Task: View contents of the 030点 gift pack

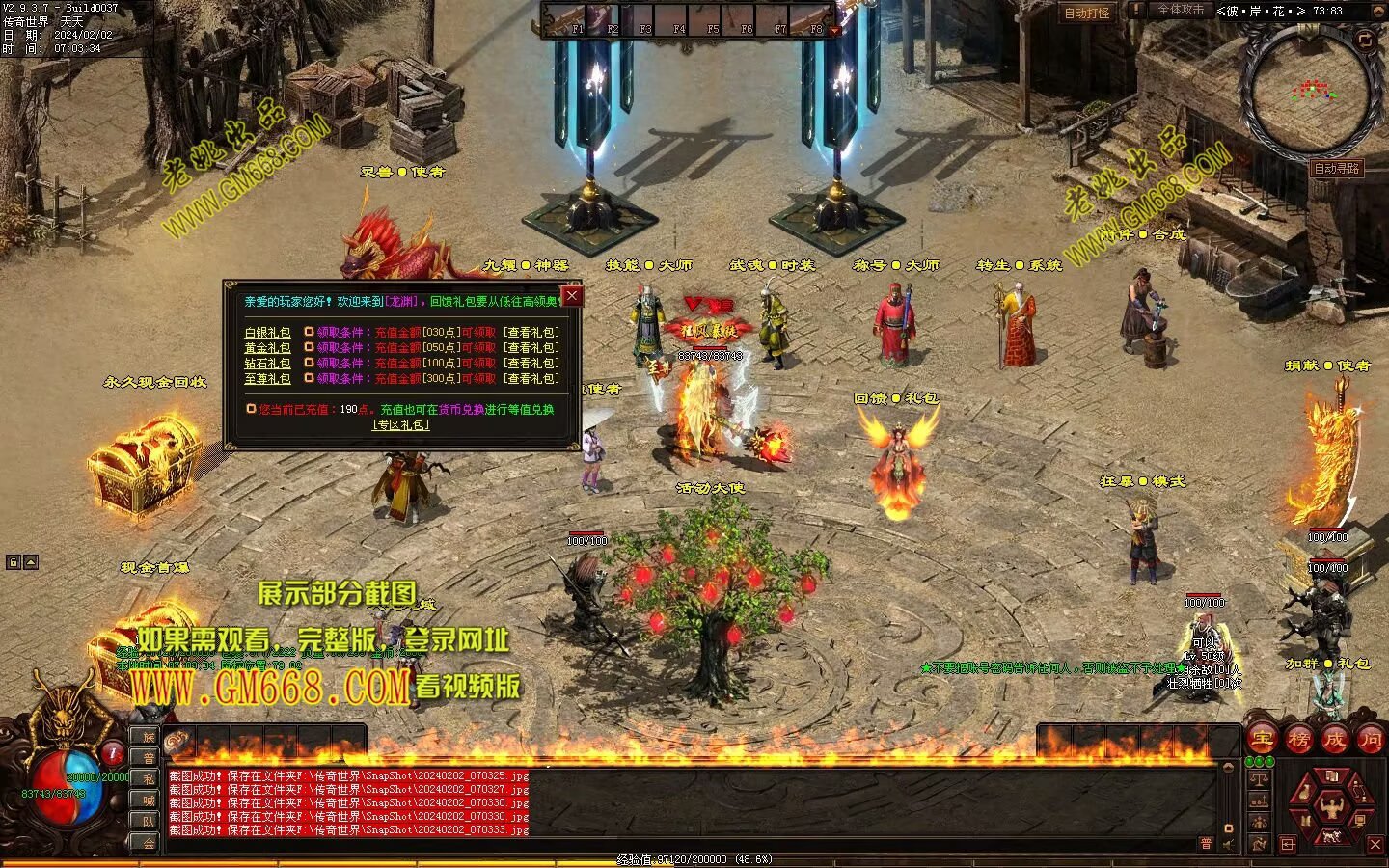Action: click(x=531, y=333)
